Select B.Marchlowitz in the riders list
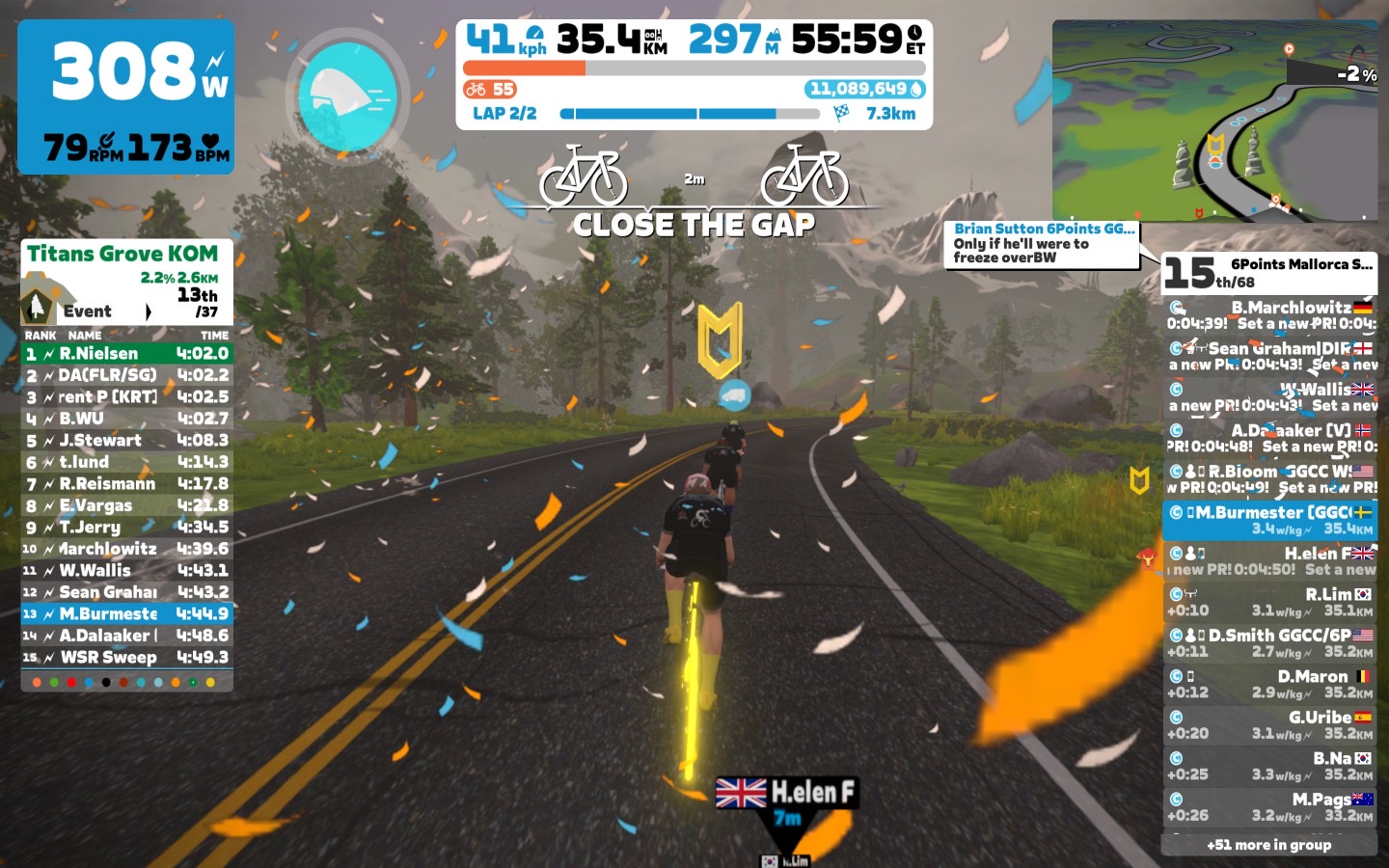Screen dimensions: 1389x868 [x=1269, y=315]
